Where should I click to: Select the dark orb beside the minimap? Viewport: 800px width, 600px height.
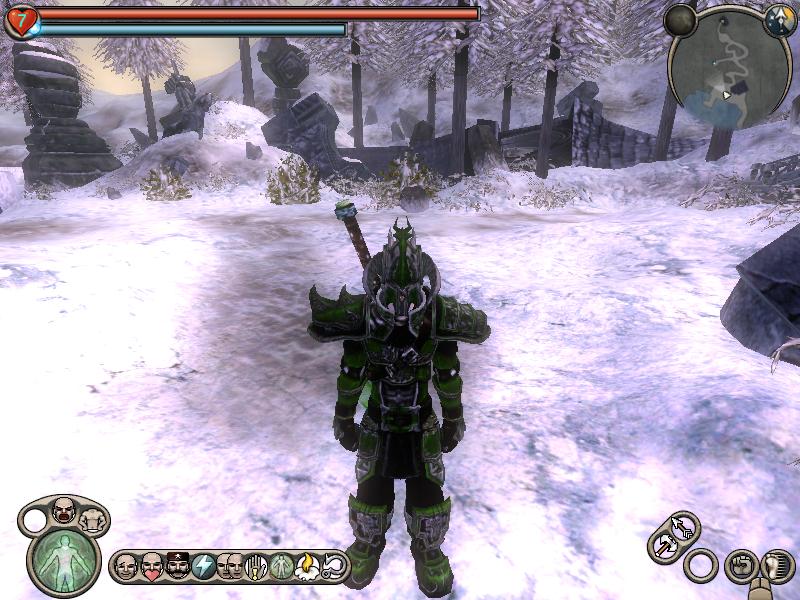click(x=681, y=19)
